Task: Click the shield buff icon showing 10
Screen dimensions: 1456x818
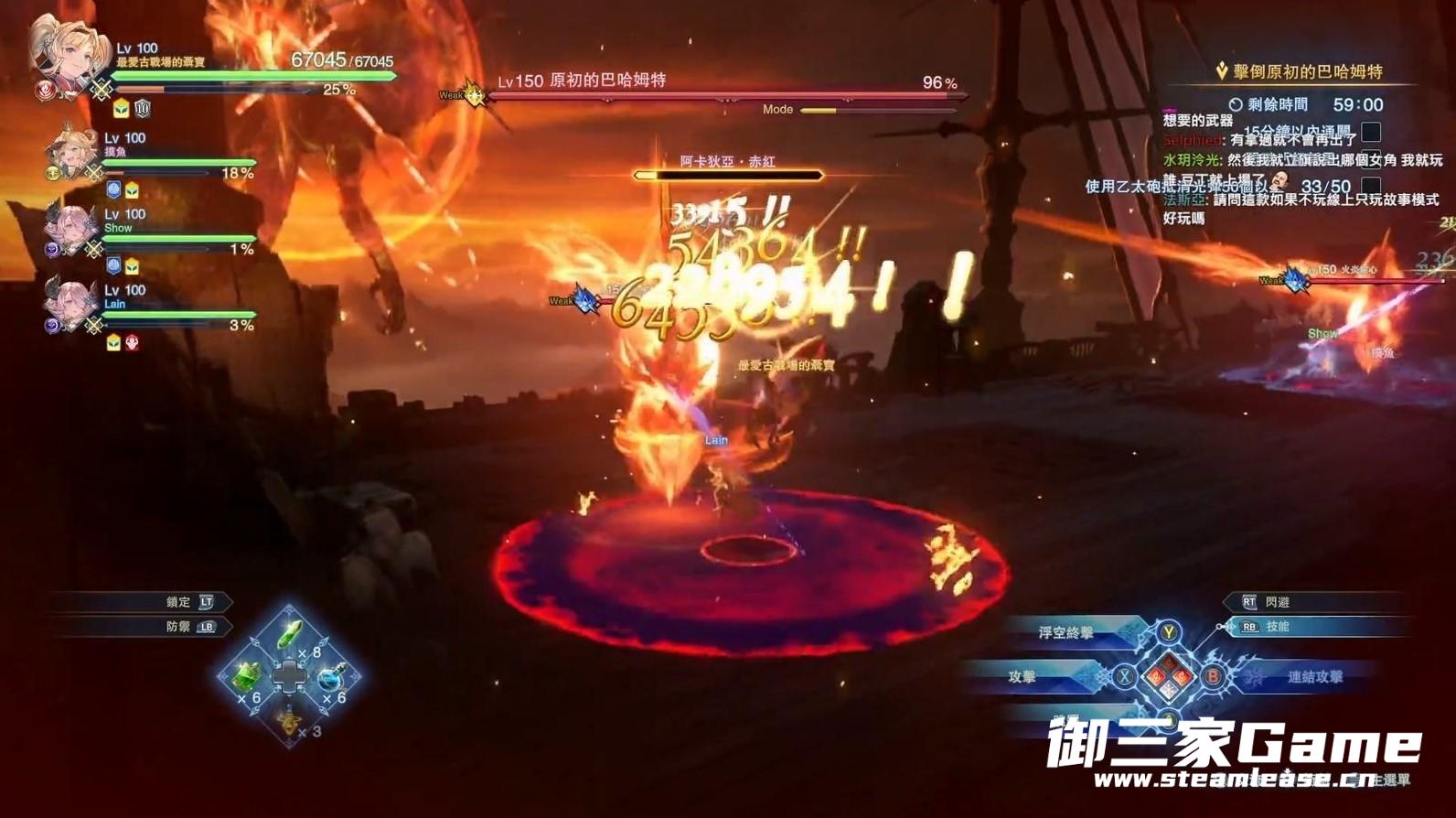Action: coord(143,109)
